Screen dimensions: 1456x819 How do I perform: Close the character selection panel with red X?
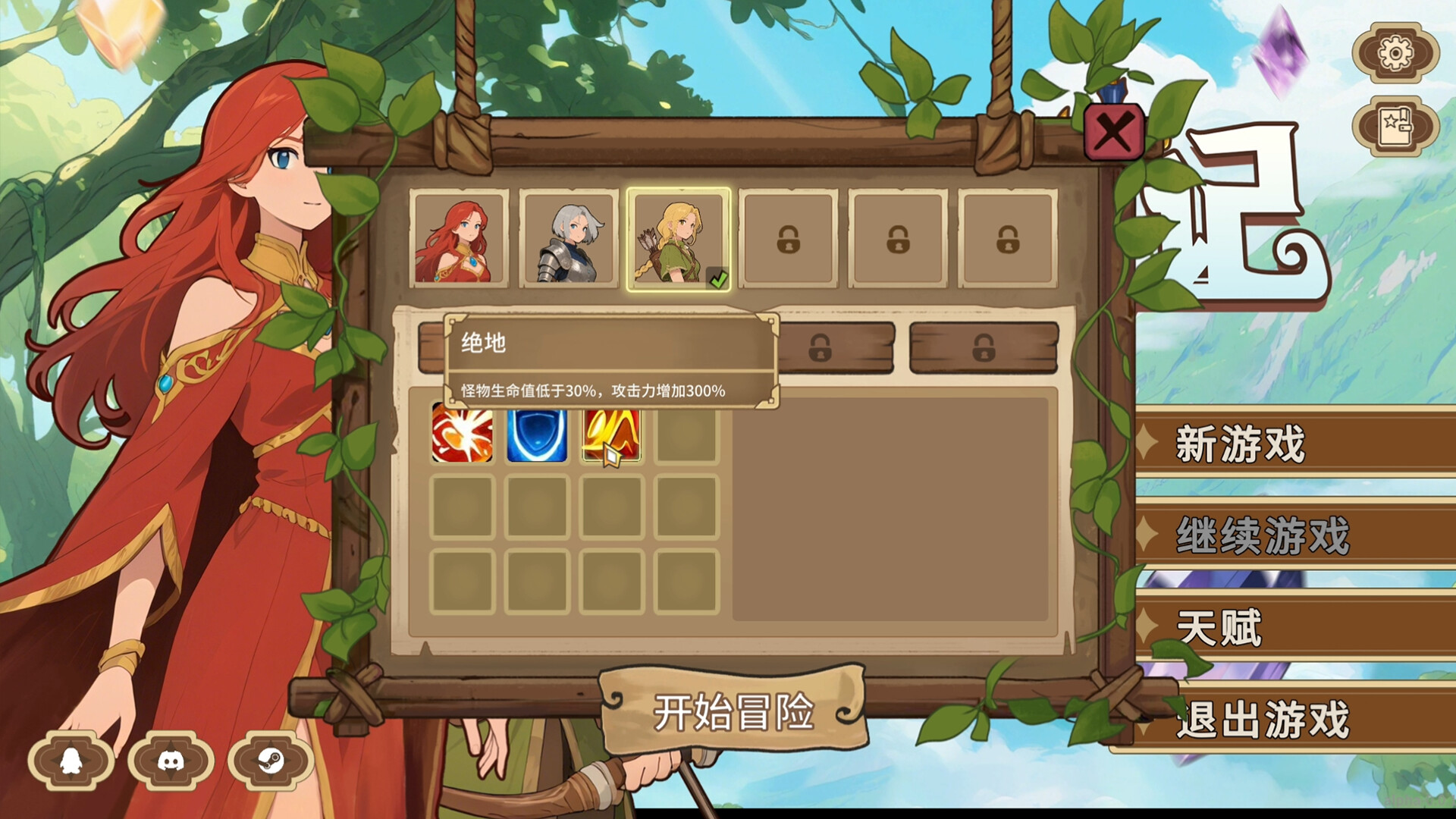1114,132
